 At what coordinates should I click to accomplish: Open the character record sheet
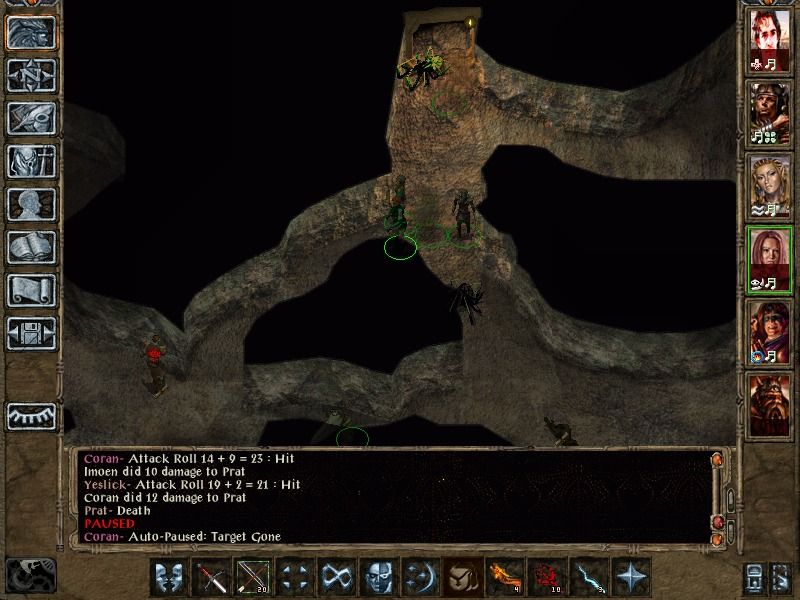pos(31,204)
